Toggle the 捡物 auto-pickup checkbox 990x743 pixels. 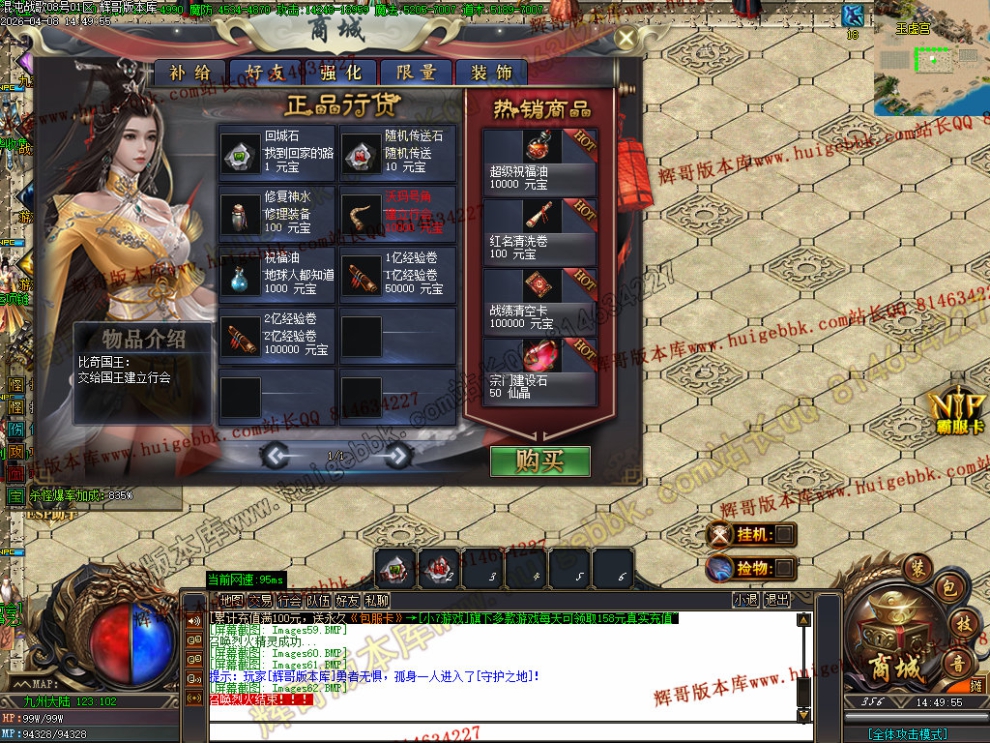point(785,568)
